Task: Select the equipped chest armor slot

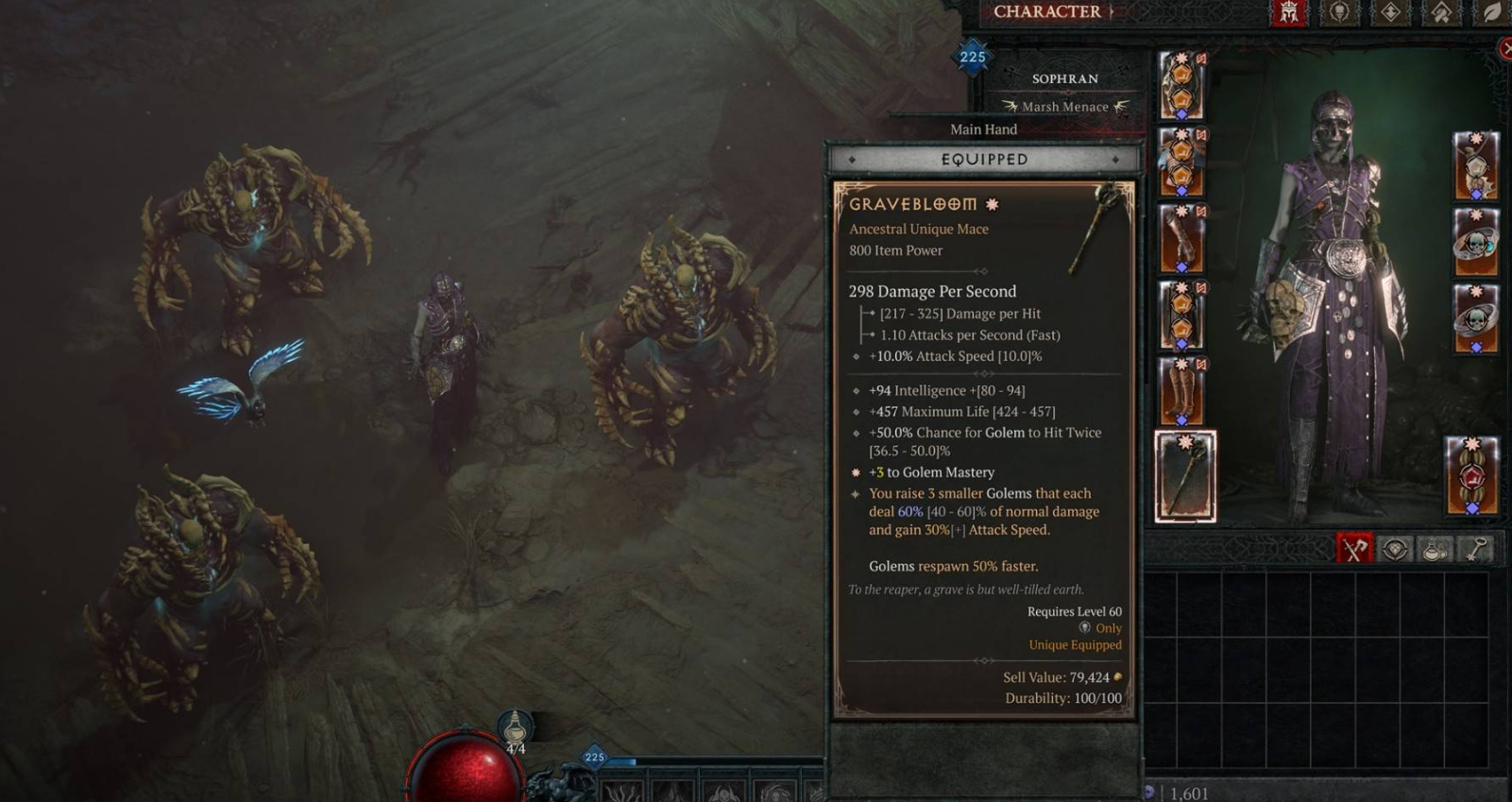Action: tap(1181, 162)
